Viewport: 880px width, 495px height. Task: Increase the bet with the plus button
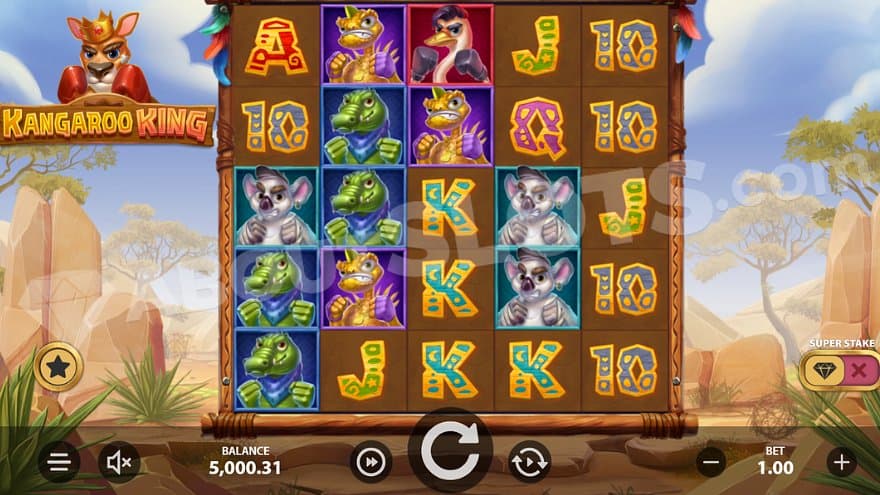click(x=841, y=462)
